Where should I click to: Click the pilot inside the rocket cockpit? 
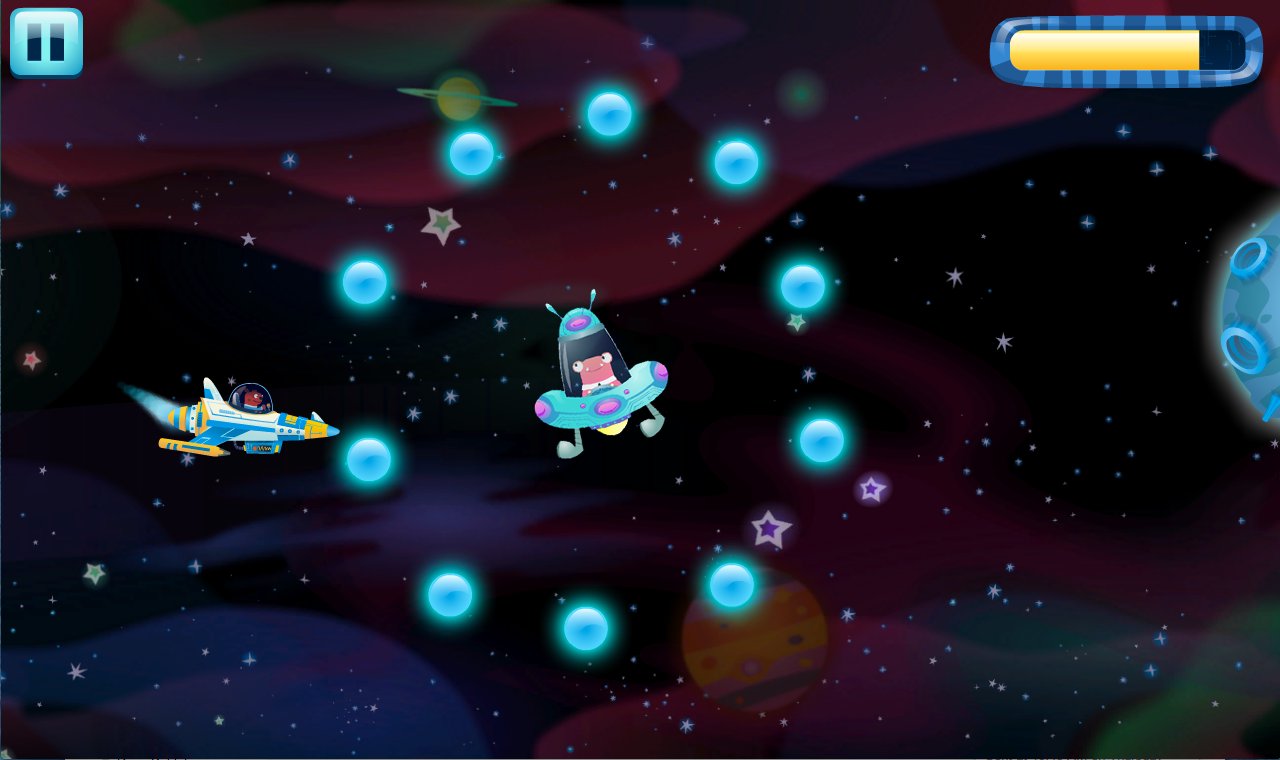point(252,400)
